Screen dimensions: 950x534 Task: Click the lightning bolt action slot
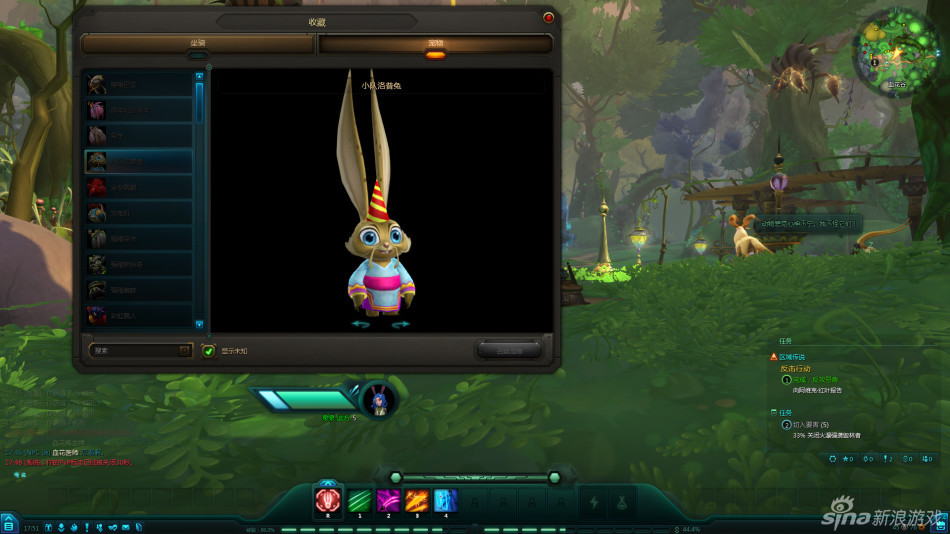pos(593,501)
